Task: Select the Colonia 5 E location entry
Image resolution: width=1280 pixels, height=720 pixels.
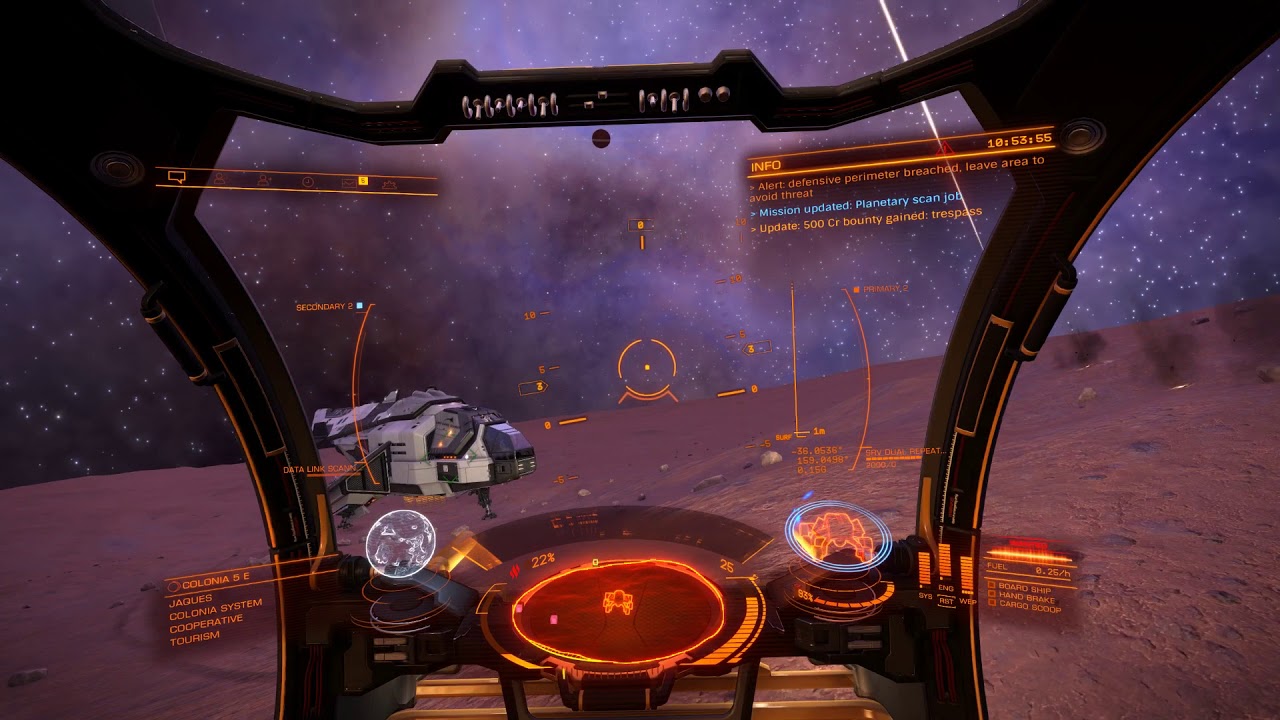Action: coord(208,581)
